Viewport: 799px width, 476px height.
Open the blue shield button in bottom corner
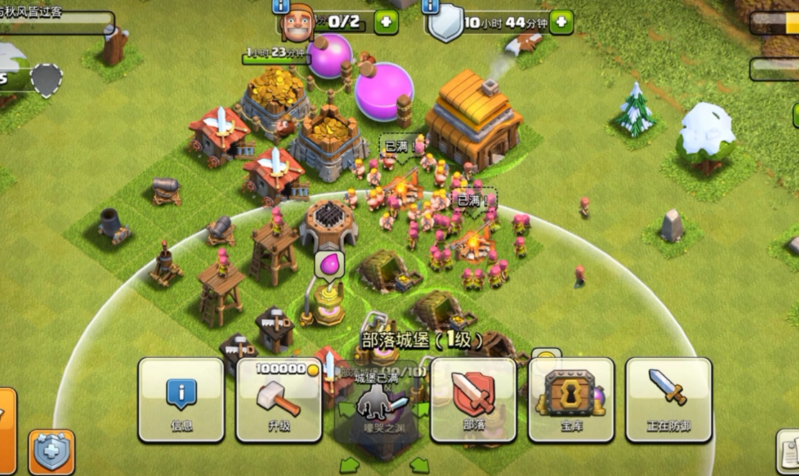50,451
